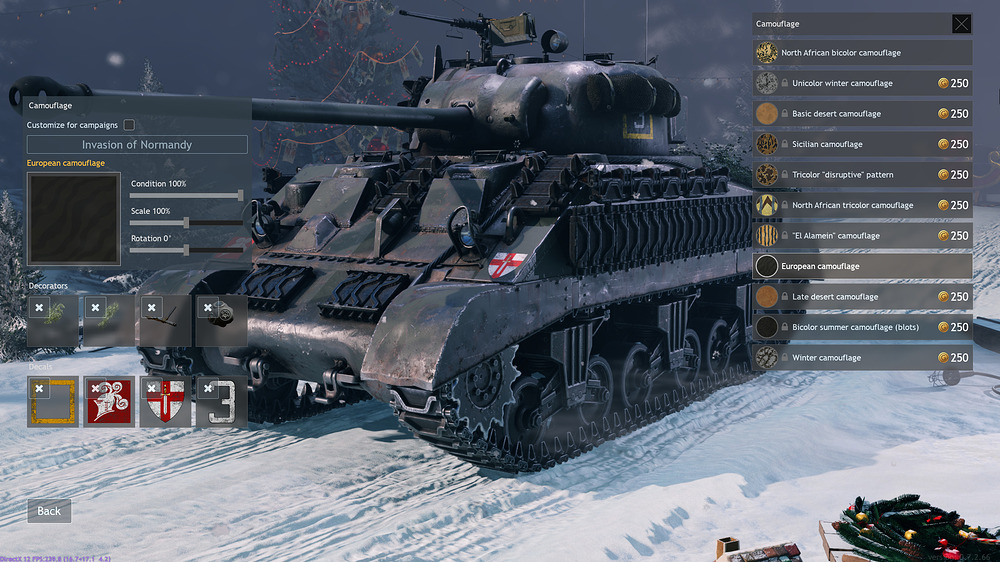The height and width of the screenshot is (562, 1000).
Task: Choose Bicolor summer camouflage (blots)
Action: point(860,327)
